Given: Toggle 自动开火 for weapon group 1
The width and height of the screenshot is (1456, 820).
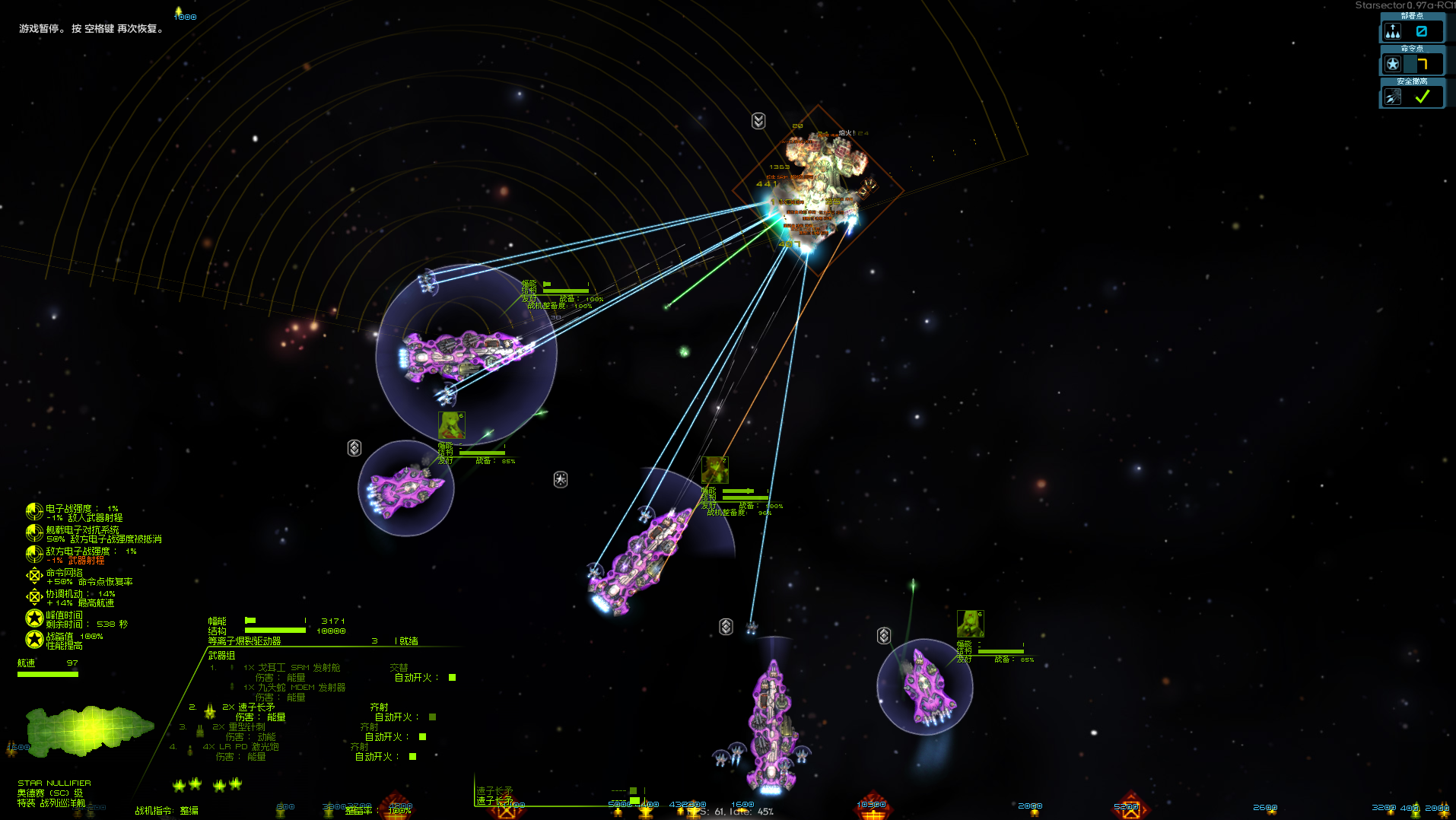Looking at the screenshot, I should 452,678.
